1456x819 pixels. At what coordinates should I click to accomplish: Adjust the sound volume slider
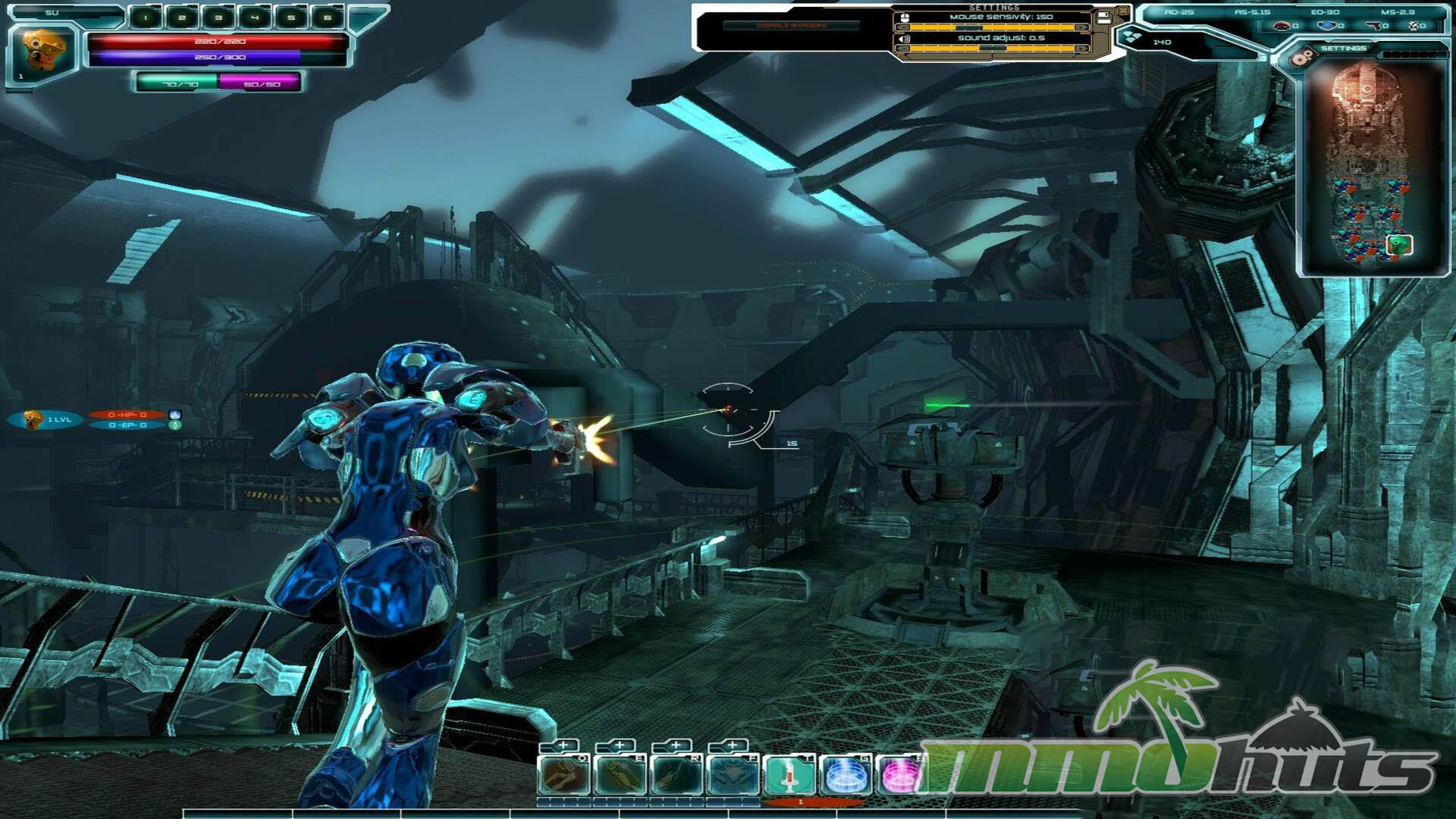(x=991, y=49)
